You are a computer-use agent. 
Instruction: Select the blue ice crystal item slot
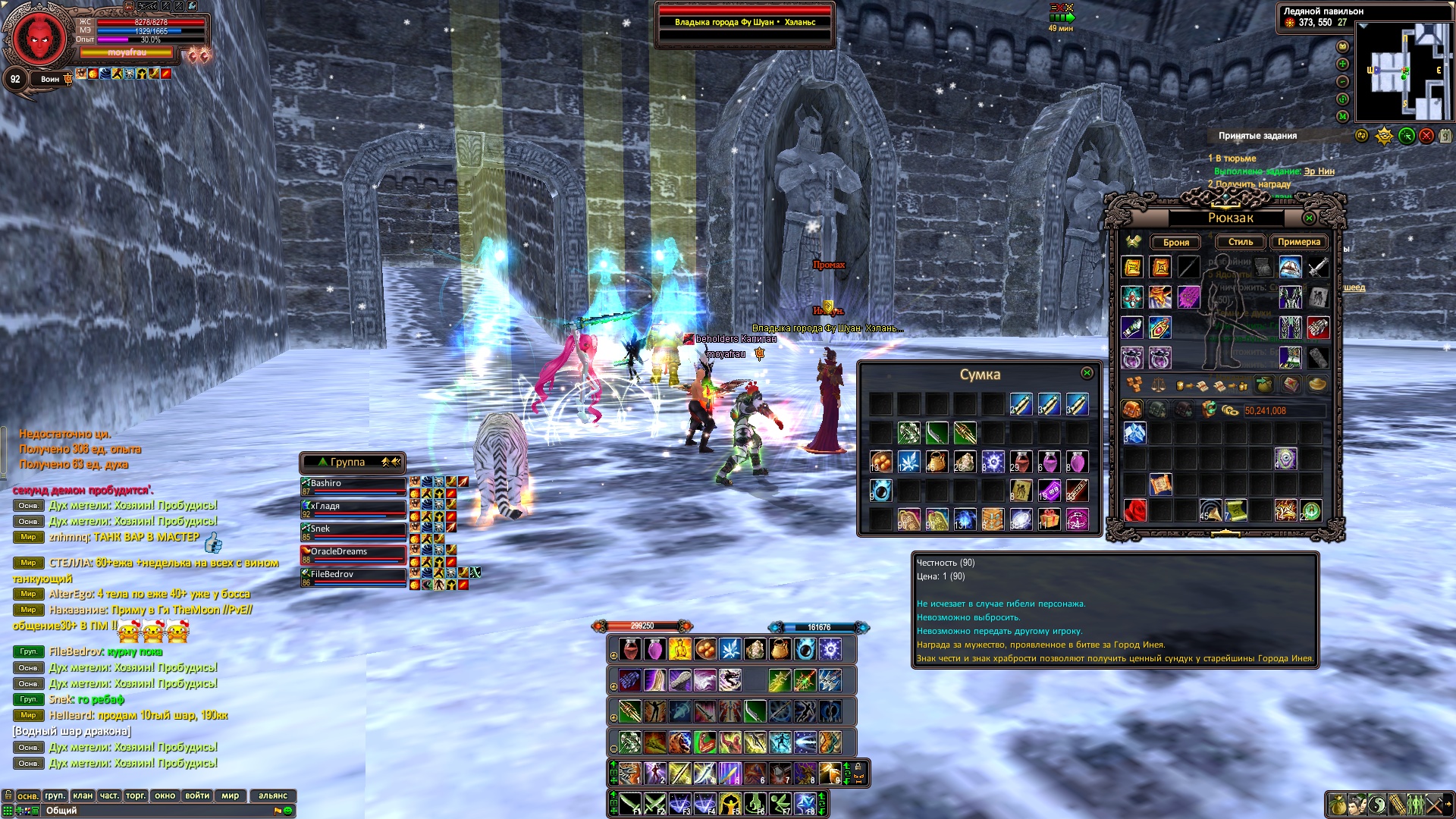1134,433
